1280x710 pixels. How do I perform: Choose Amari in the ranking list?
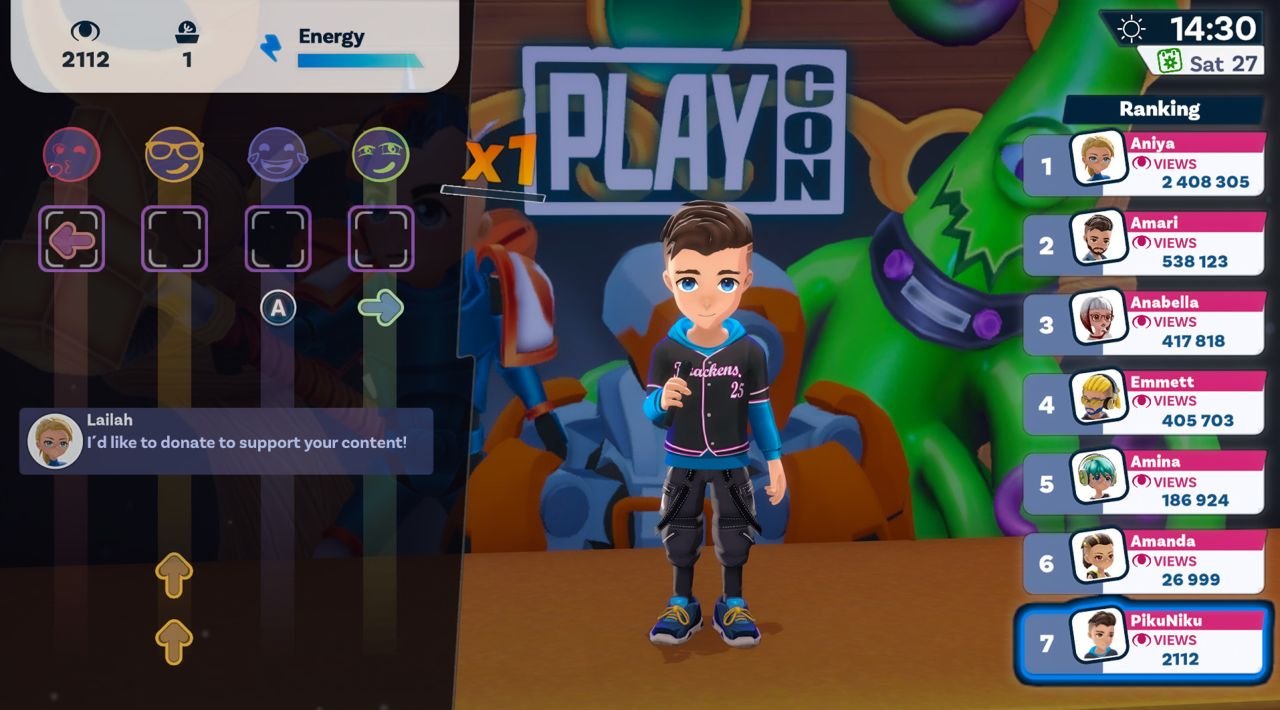(1144, 243)
